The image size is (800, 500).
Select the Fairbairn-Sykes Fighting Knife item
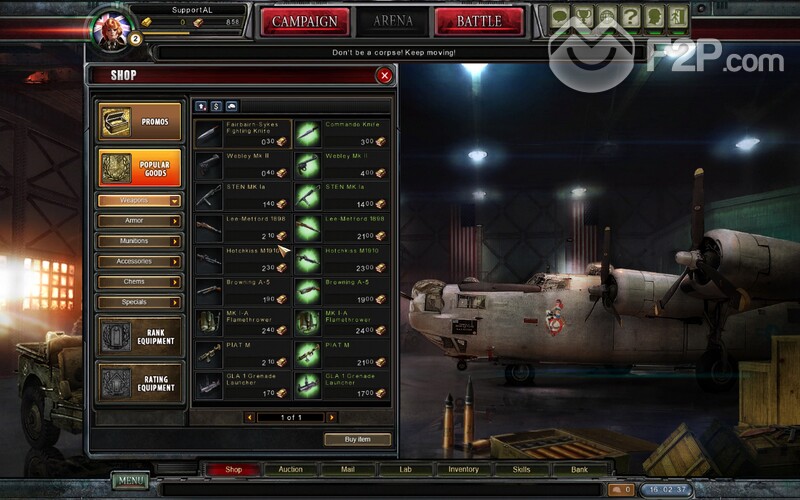(x=242, y=133)
